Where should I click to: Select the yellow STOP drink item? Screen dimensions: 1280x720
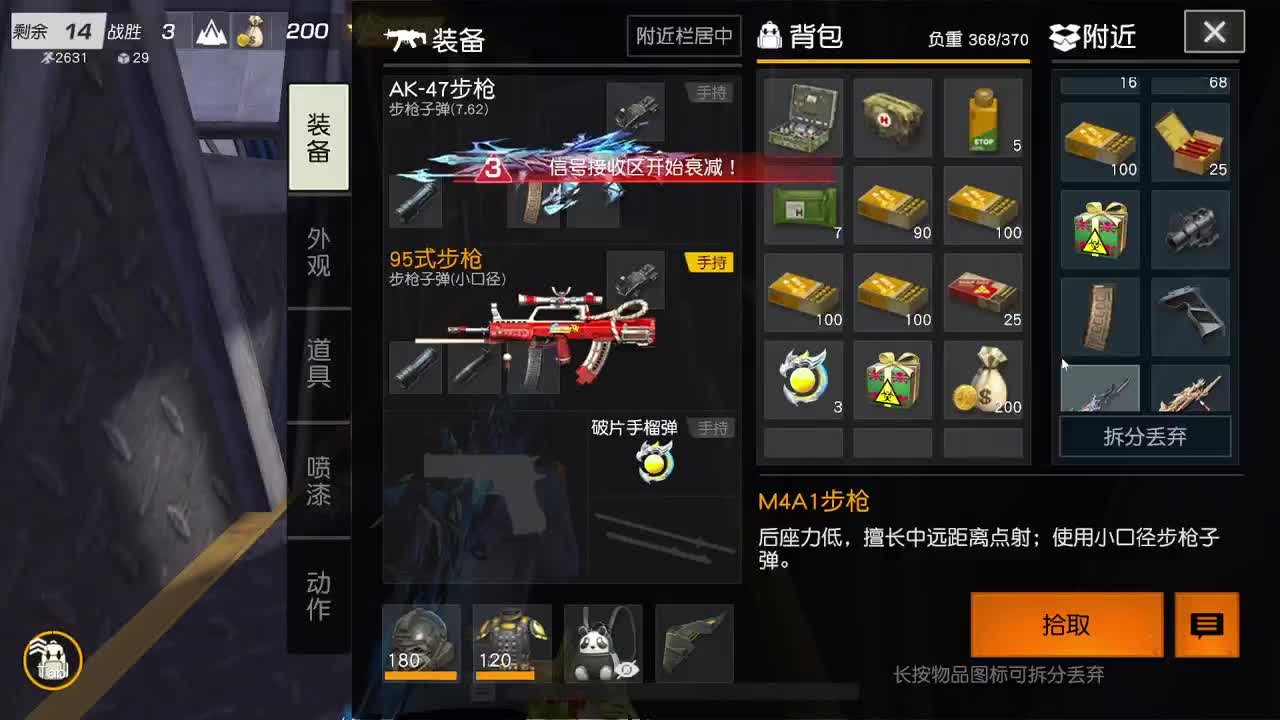point(983,118)
